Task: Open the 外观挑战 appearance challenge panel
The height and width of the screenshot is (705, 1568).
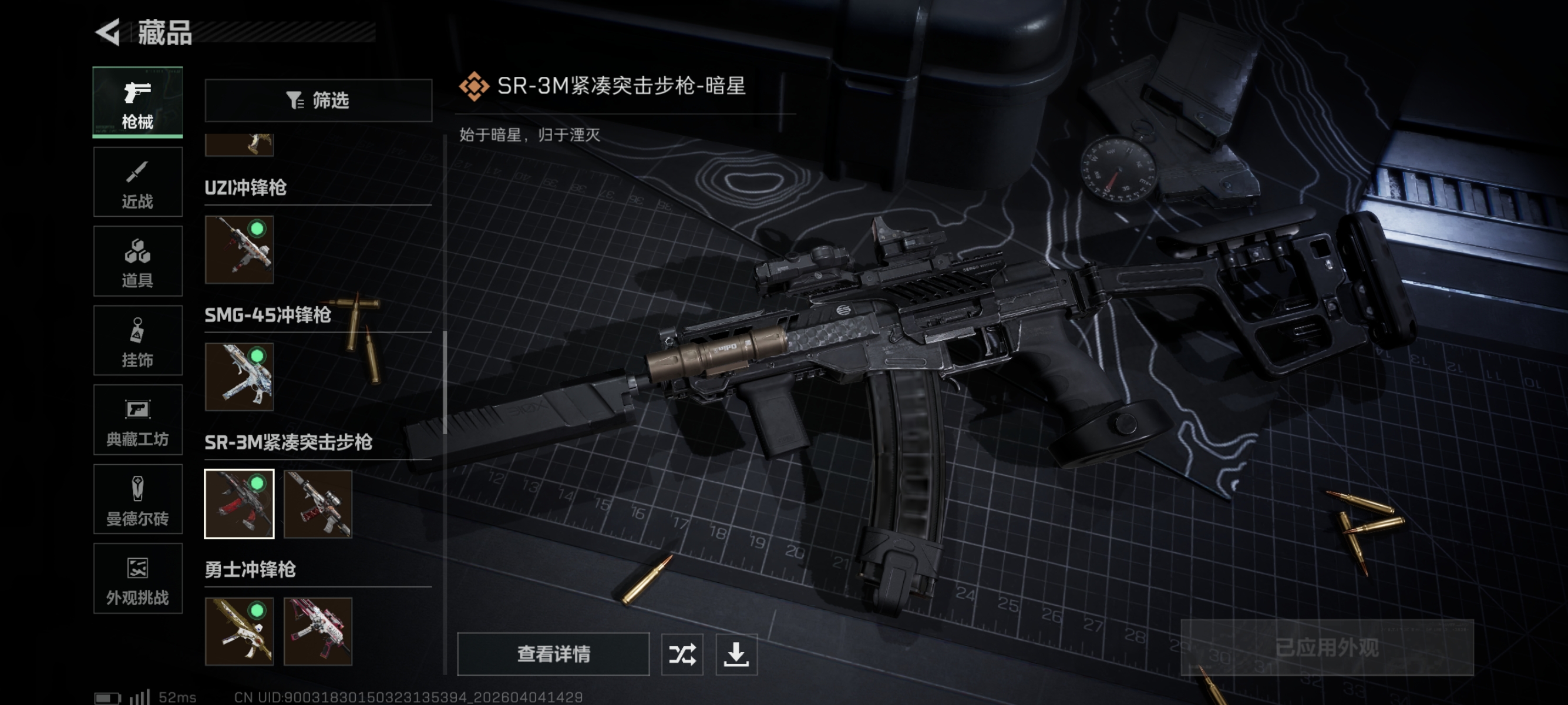Action: pyautogui.click(x=137, y=578)
